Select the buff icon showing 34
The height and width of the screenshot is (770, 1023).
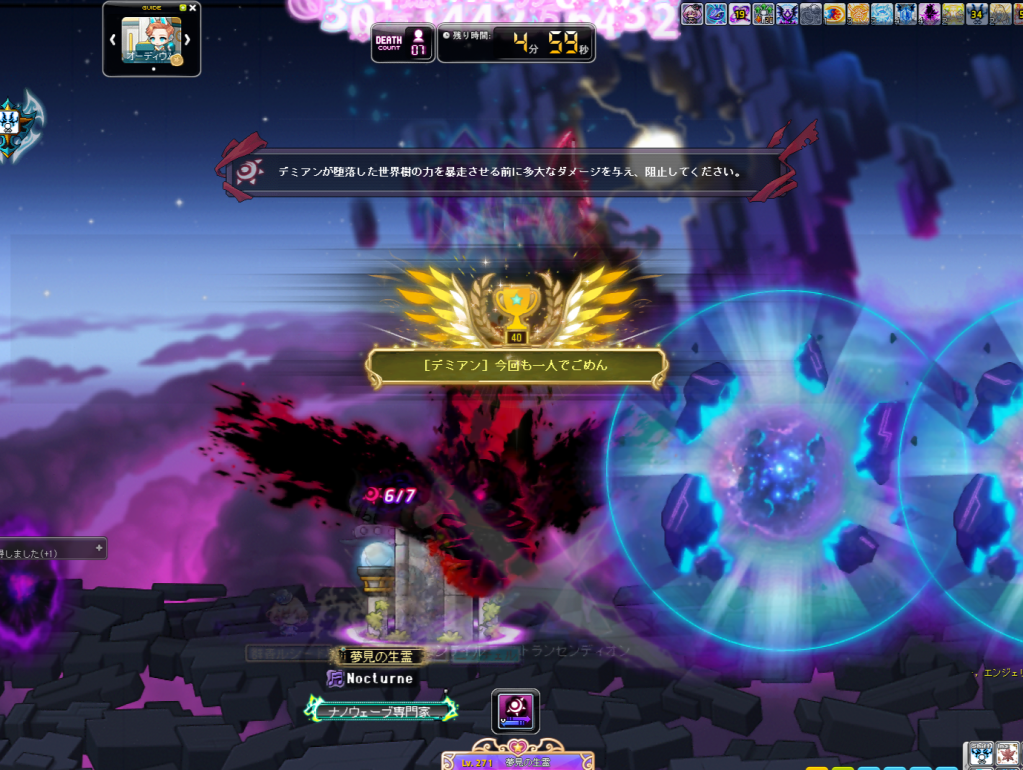976,14
